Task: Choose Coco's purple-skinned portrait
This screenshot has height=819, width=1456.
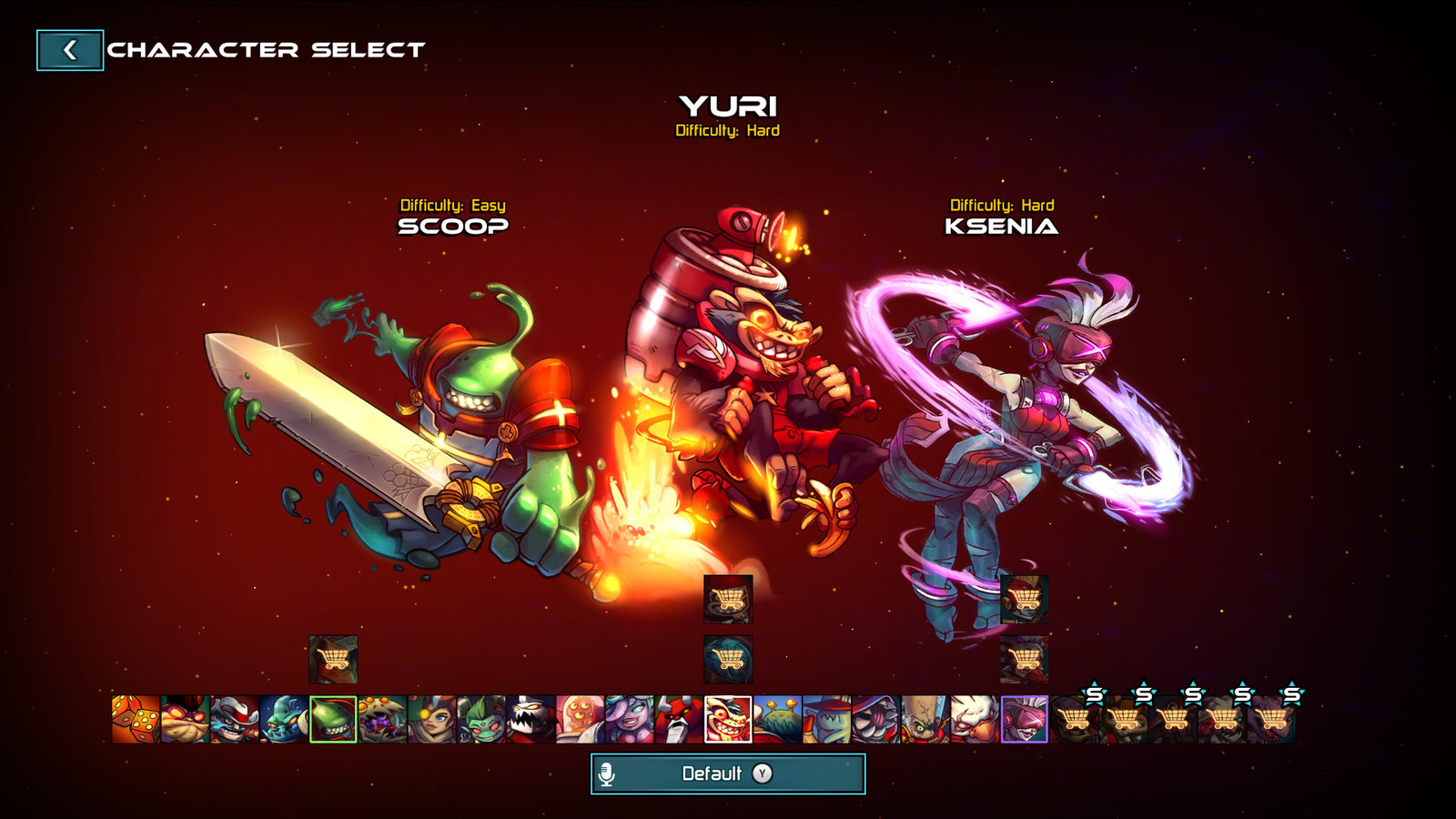Action: (629, 719)
